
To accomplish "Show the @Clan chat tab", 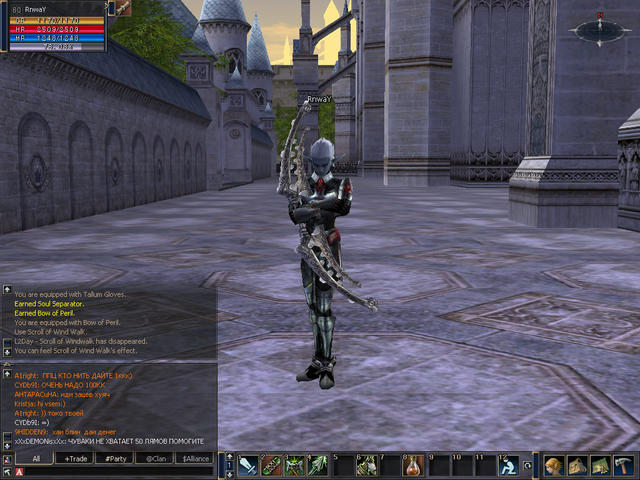I will (x=155, y=458).
